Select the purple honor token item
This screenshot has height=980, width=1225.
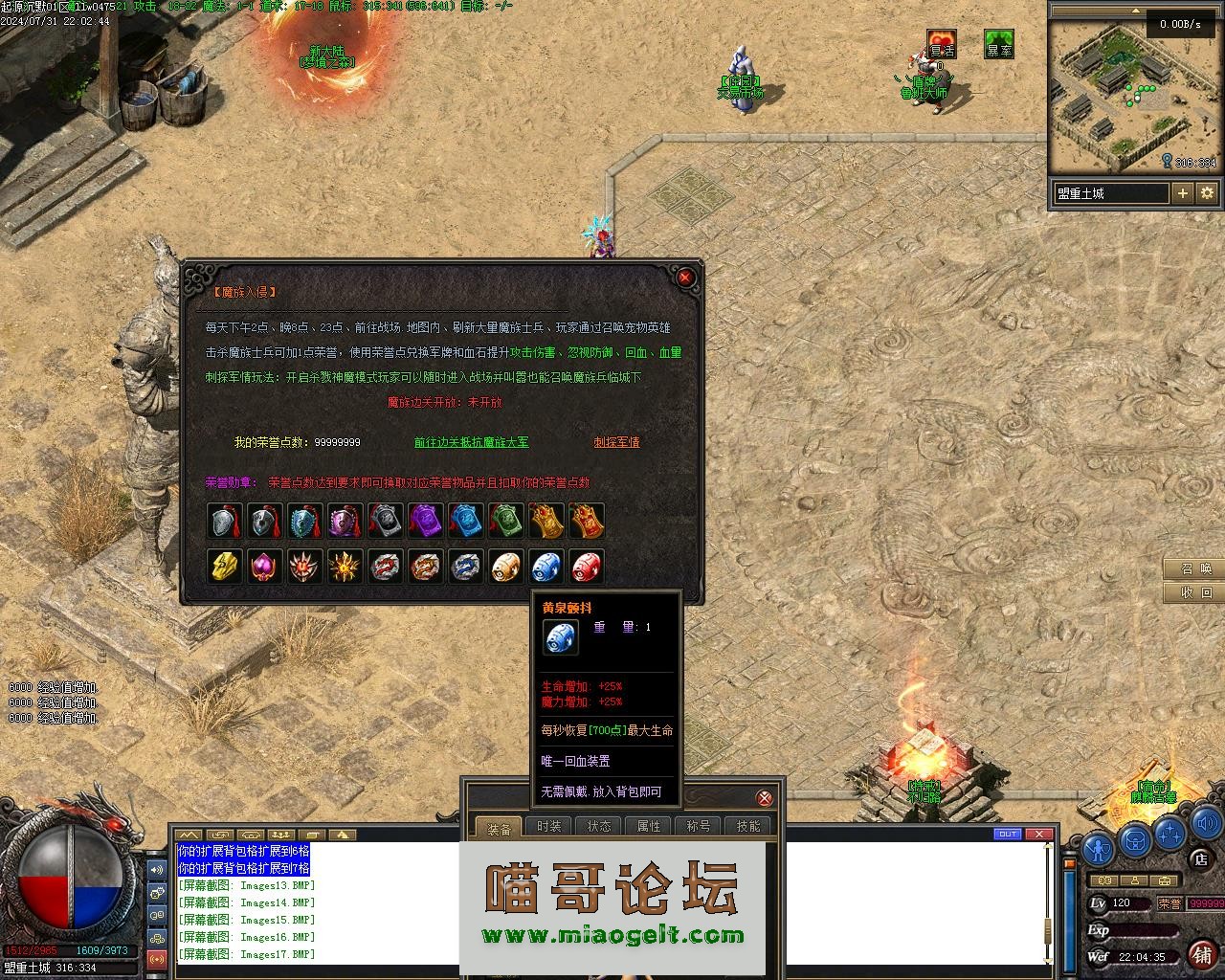425,521
